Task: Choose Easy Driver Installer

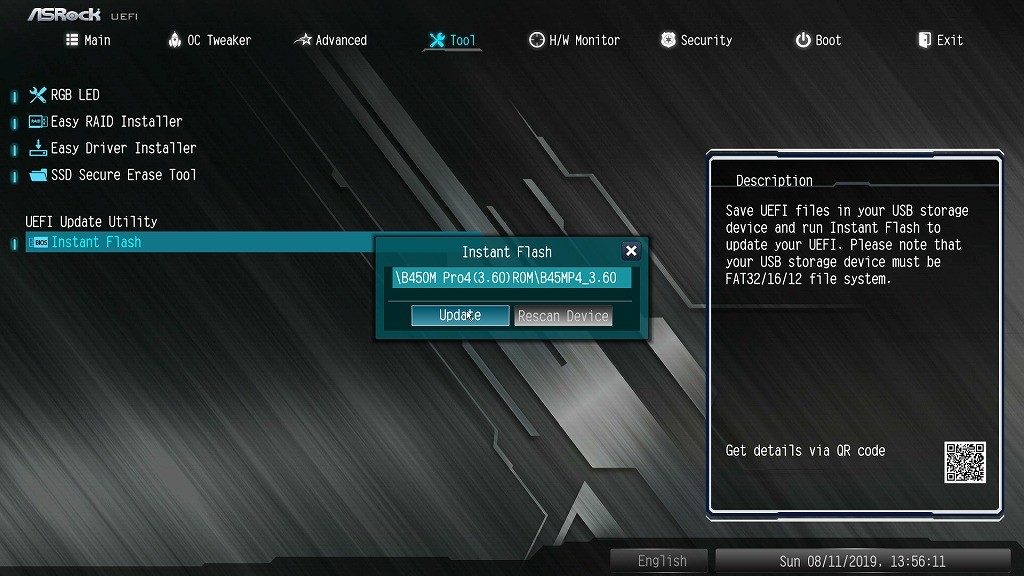Action: pos(123,148)
